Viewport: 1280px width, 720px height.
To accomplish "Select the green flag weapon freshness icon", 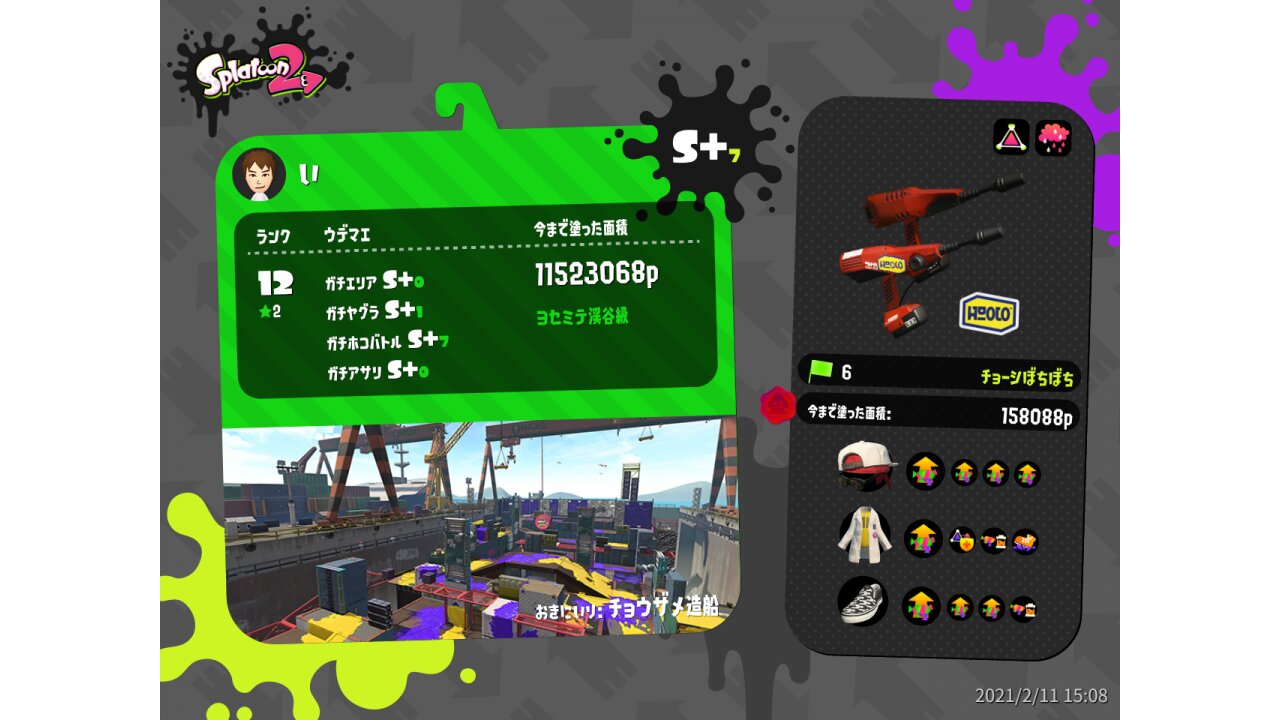I will click(x=821, y=370).
